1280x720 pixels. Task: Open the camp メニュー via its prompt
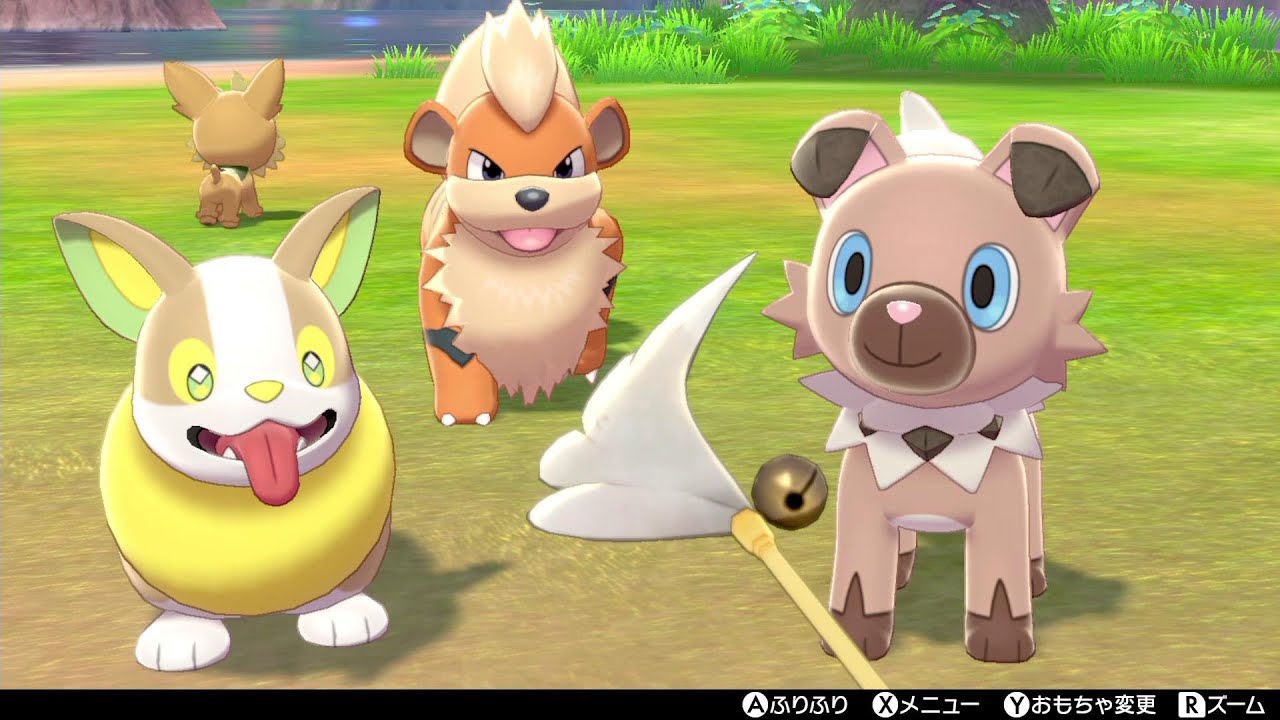coord(927,707)
